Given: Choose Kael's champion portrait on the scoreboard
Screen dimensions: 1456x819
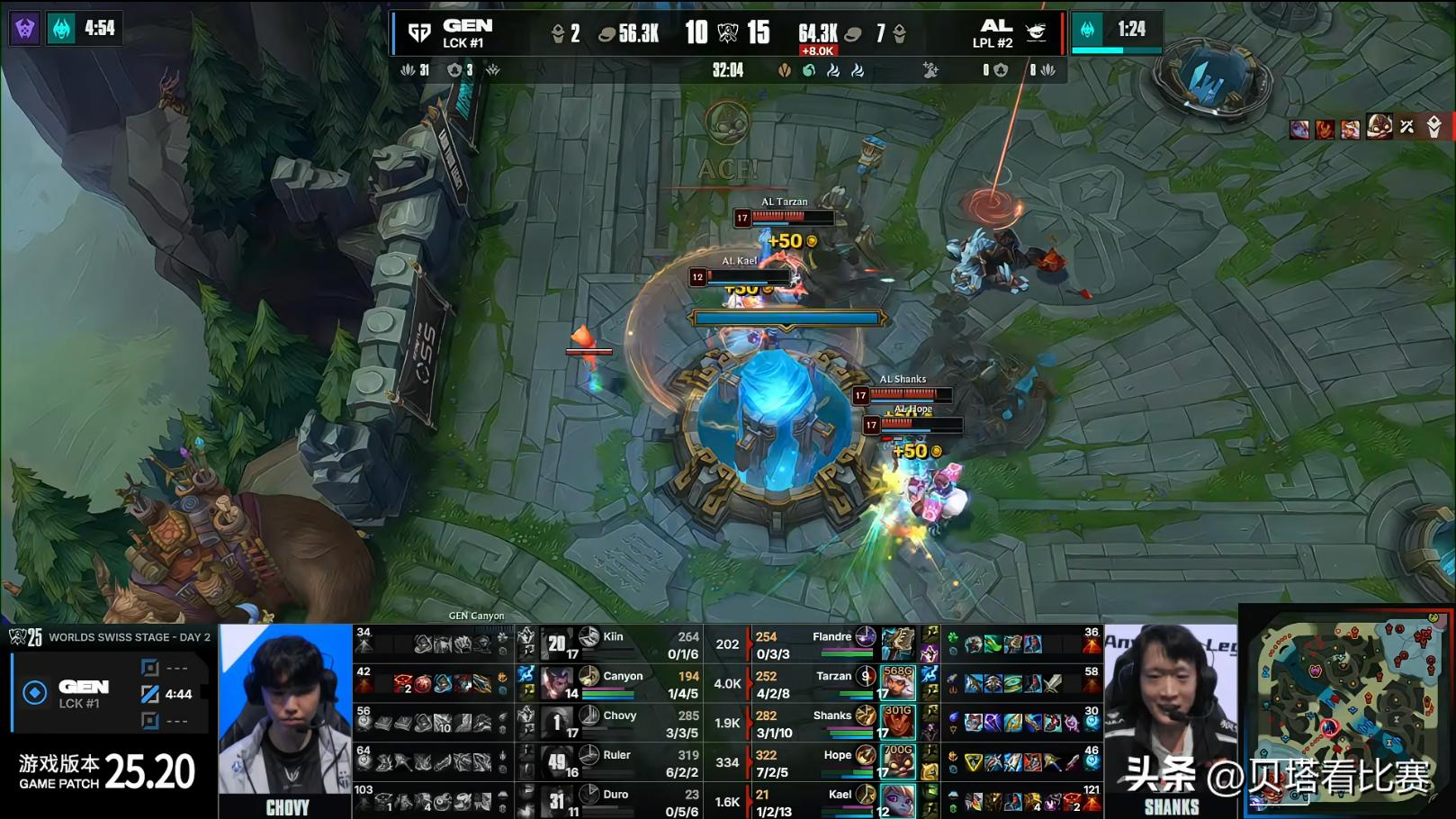Looking at the screenshot, I should tap(898, 800).
